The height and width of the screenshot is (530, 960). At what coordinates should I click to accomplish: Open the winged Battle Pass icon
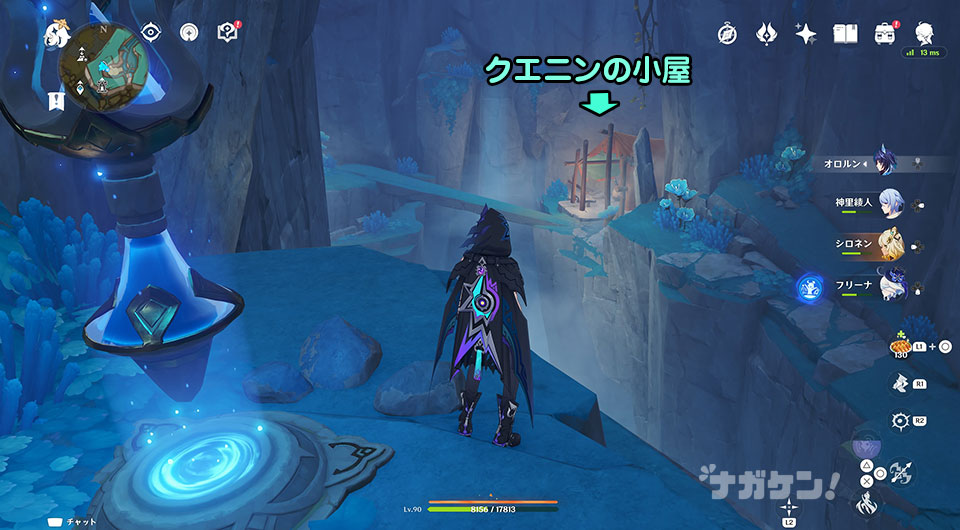(766, 32)
